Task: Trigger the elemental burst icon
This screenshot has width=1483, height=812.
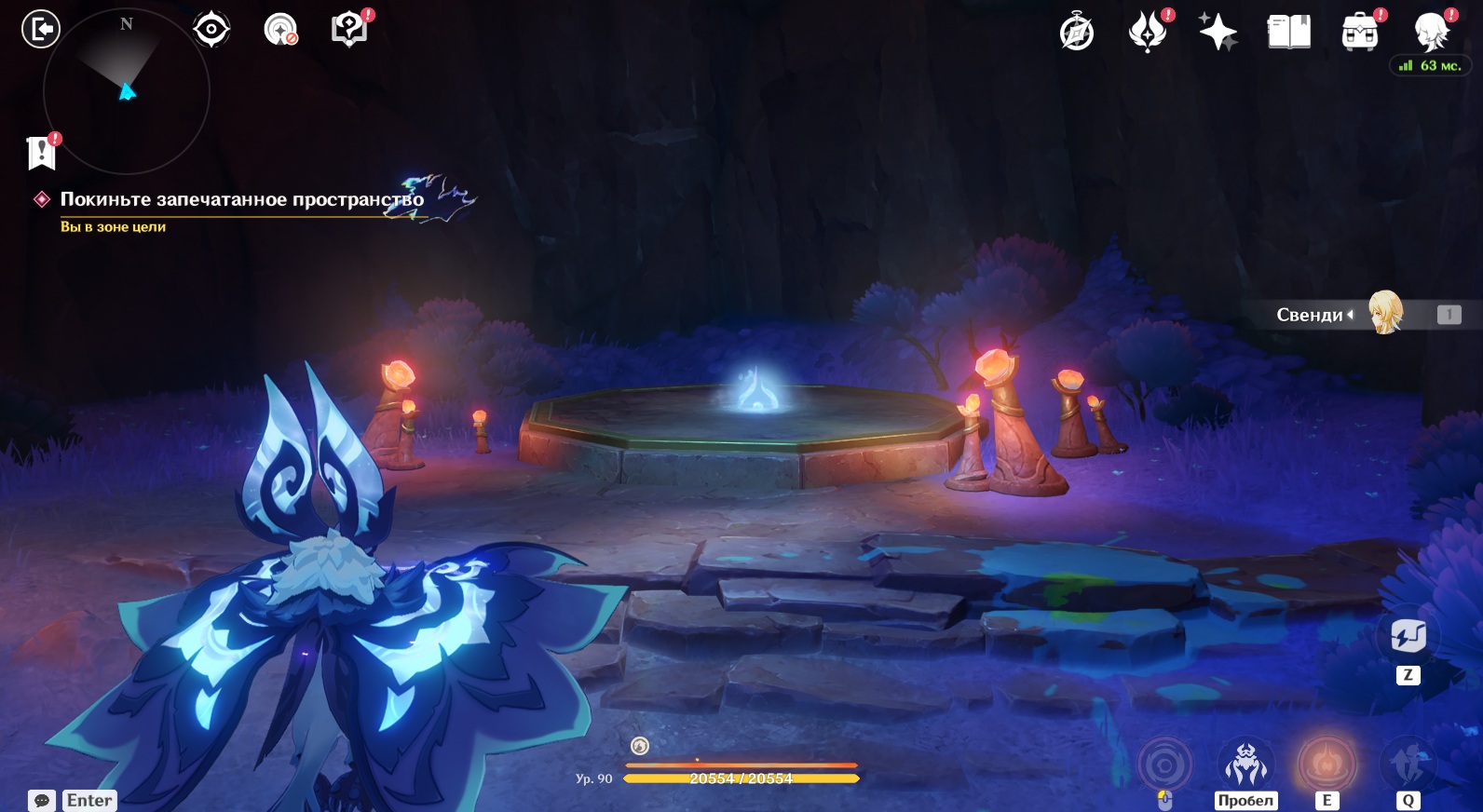Action: coord(1408,765)
